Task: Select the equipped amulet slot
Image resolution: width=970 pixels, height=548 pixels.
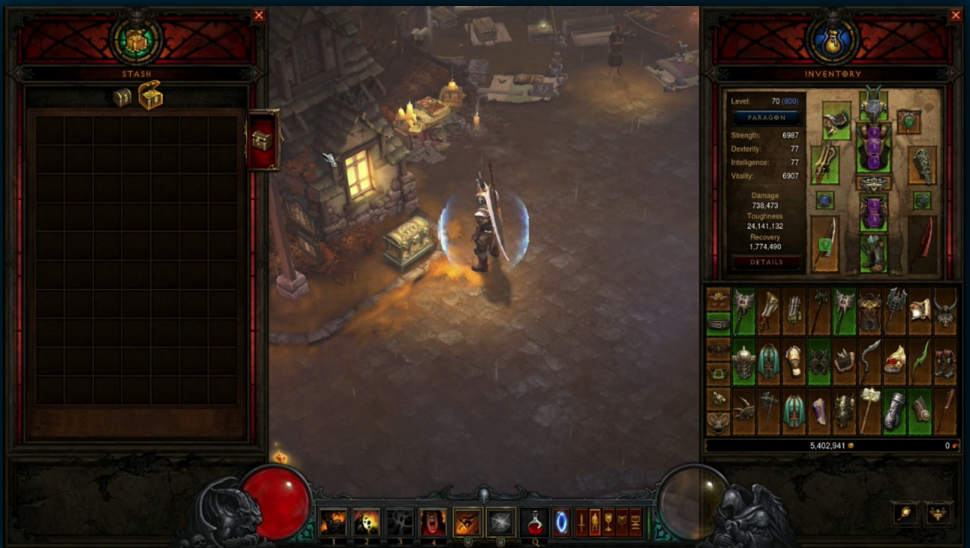Action: coord(908,122)
